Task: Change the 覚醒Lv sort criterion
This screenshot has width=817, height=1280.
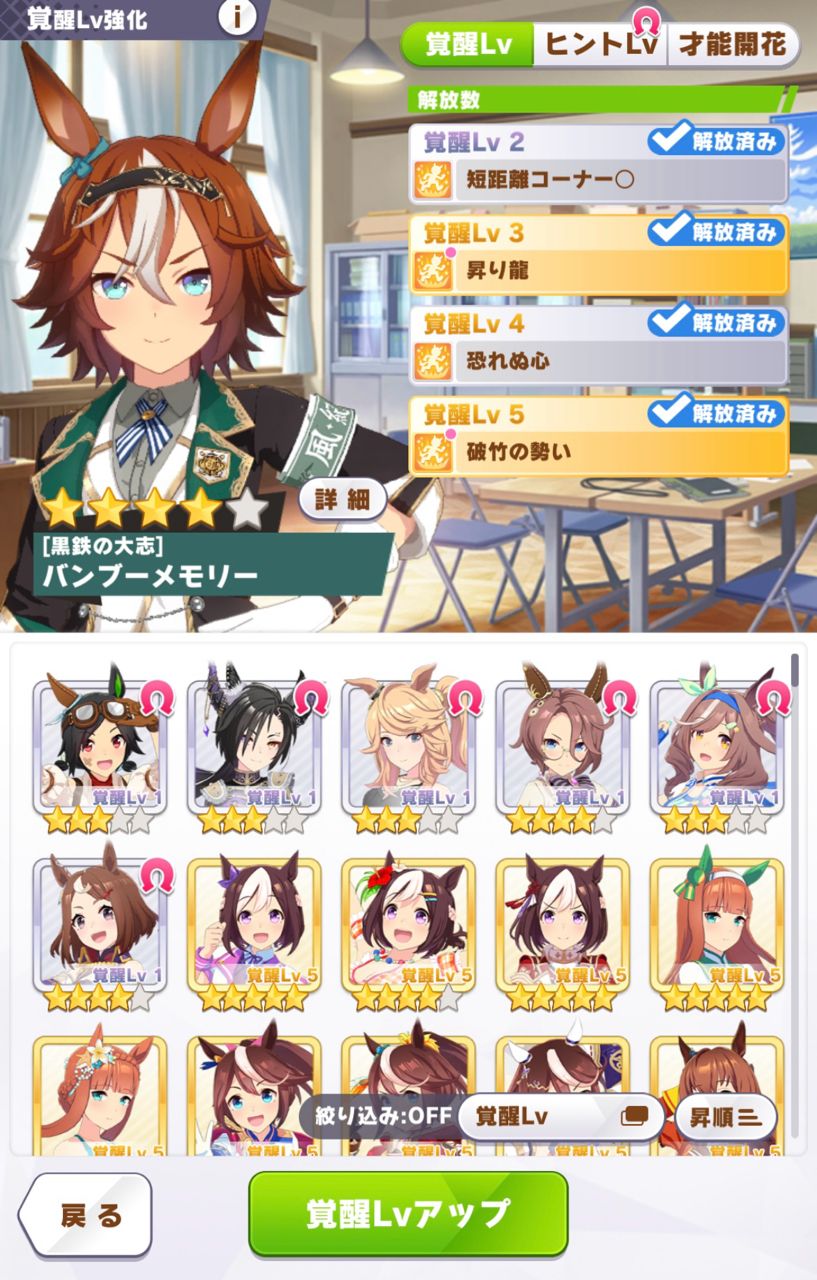Action: click(560, 1116)
